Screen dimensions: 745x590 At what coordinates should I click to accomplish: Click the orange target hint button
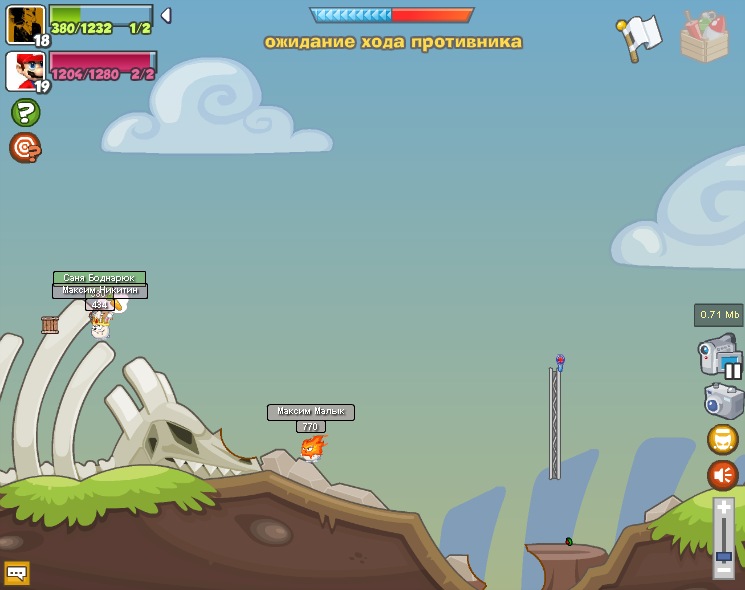[25, 148]
